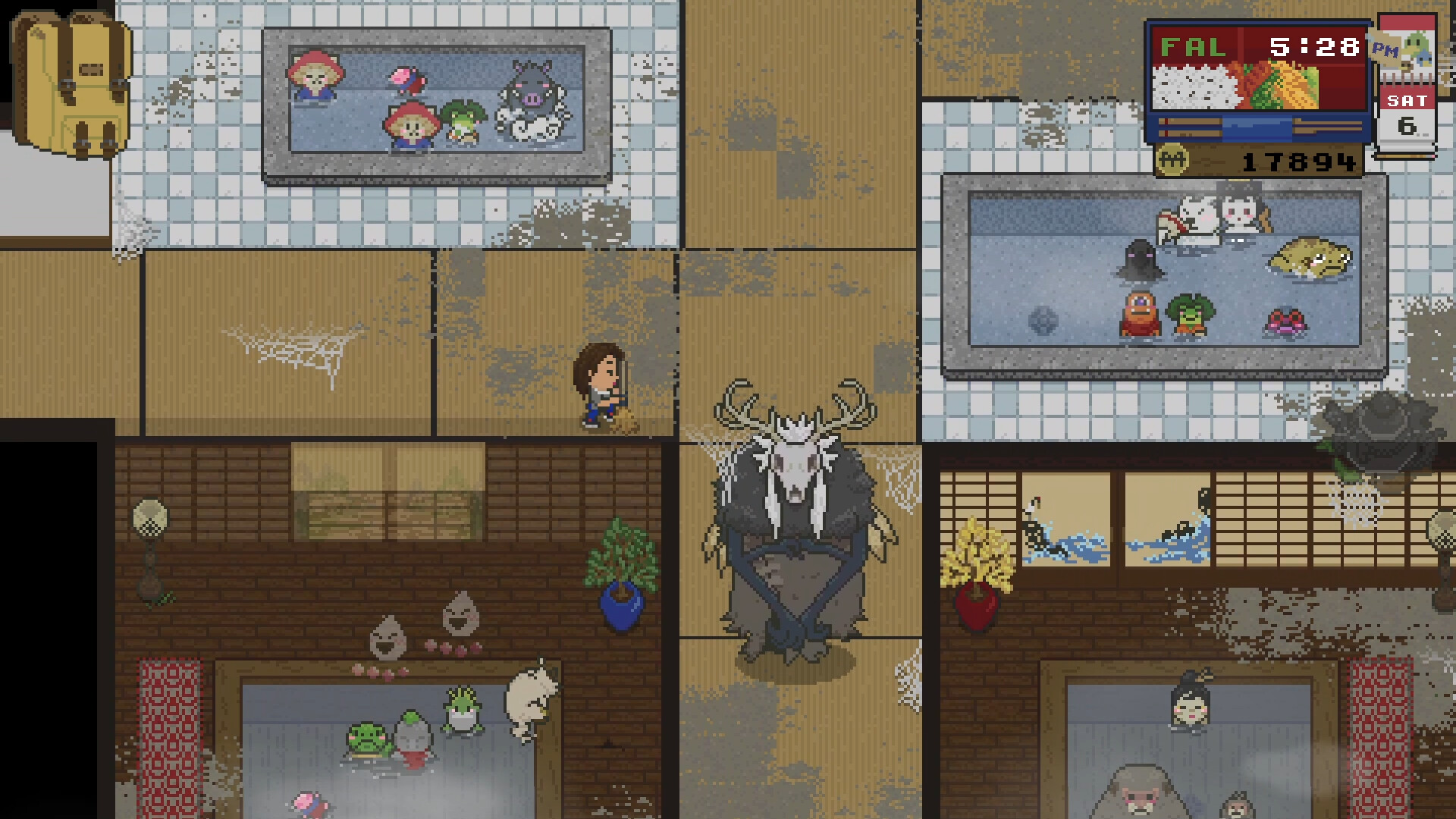Click the 5:28 clock display
The width and height of the screenshot is (1456, 819).
(1315, 47)
